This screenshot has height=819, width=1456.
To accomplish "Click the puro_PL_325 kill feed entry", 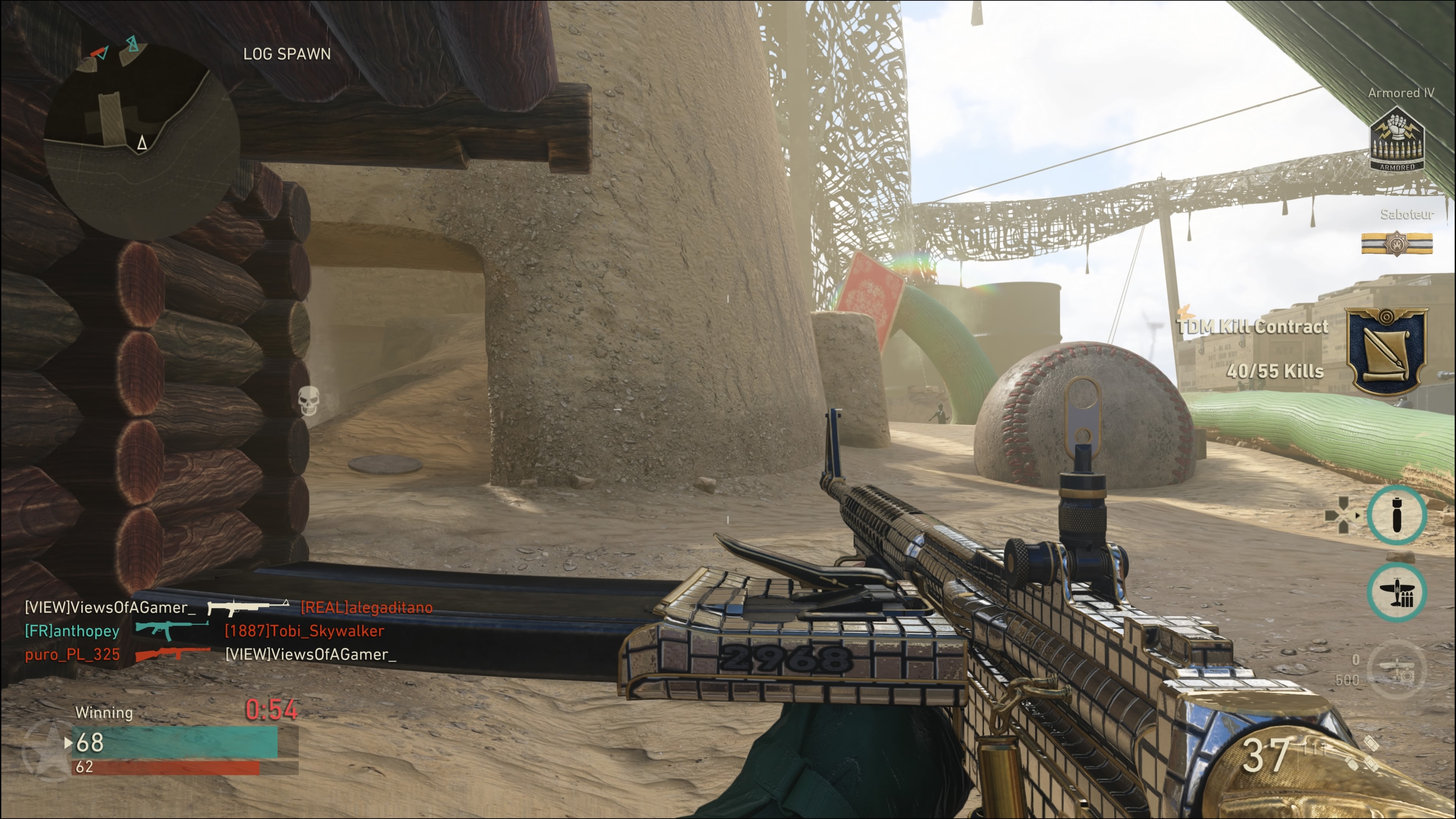I will (x=72, y=654).
